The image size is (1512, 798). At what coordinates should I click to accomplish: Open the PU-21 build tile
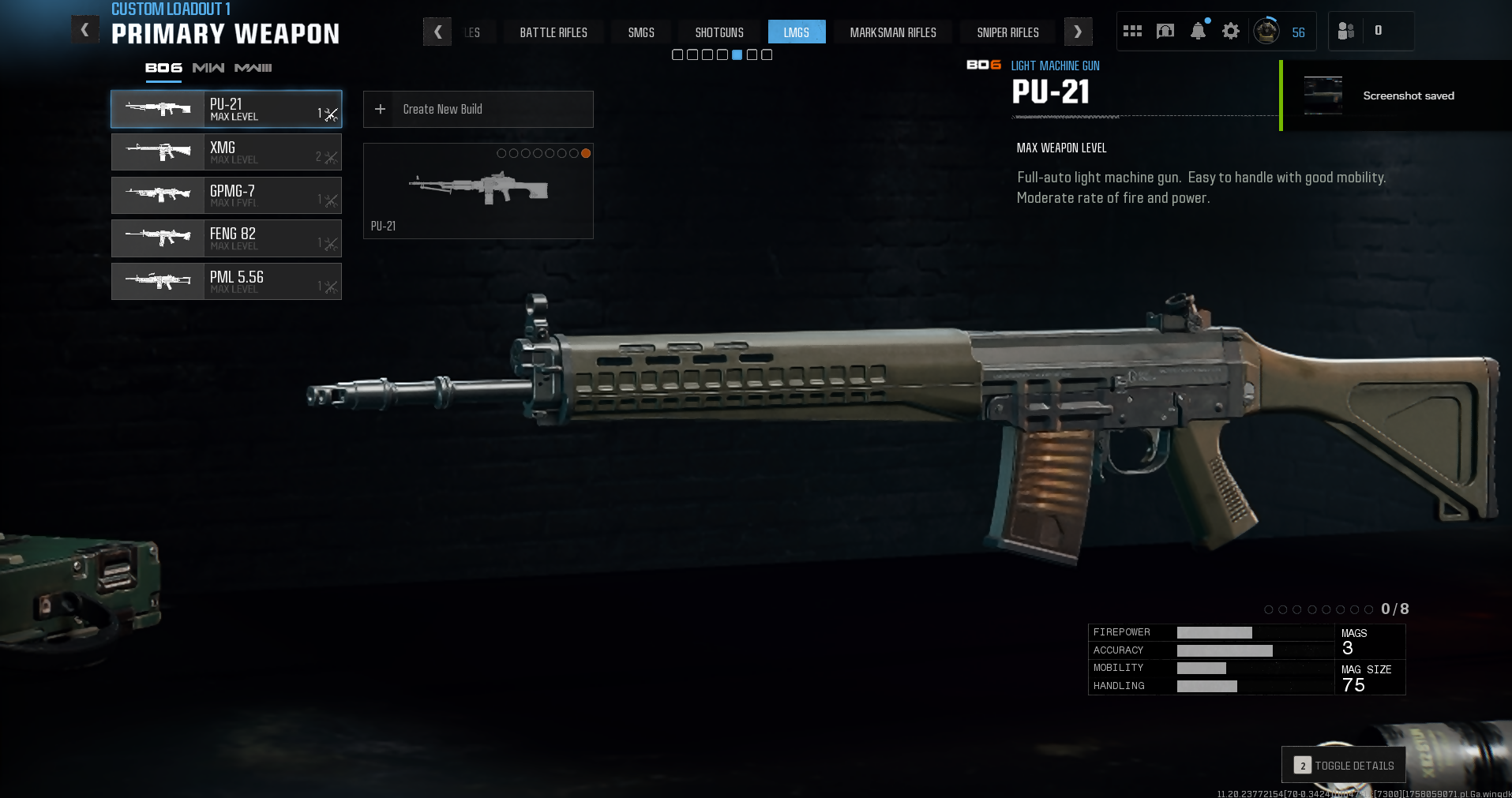point(478,191)
